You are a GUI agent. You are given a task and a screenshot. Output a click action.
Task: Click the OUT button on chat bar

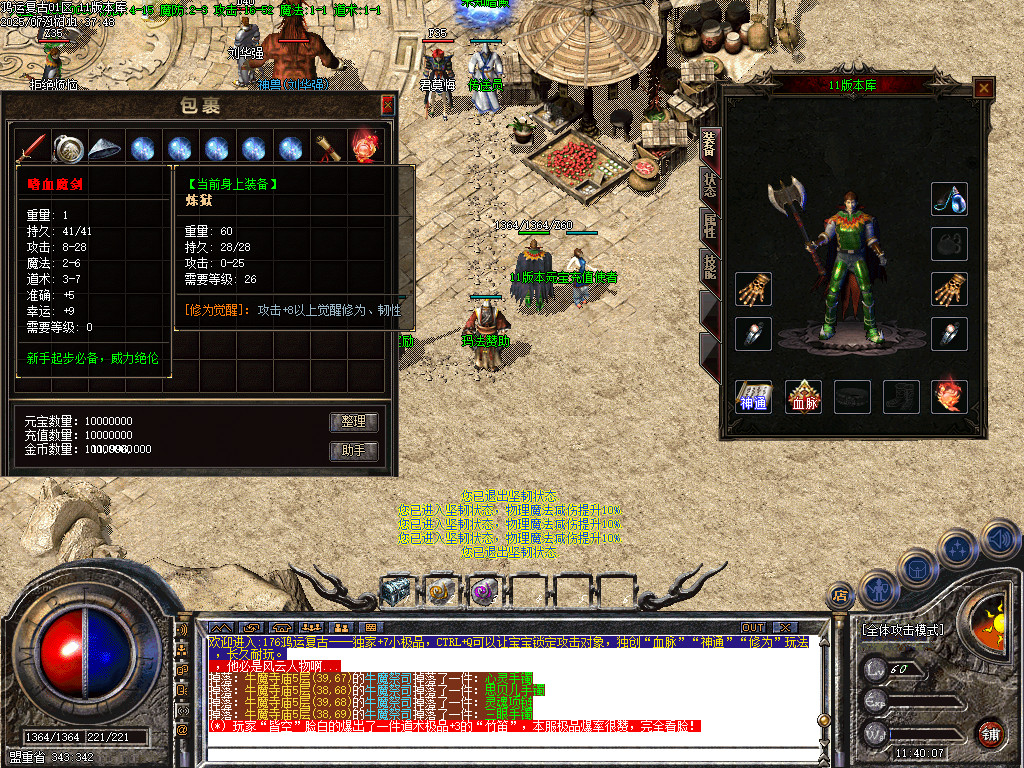[752, 628]
